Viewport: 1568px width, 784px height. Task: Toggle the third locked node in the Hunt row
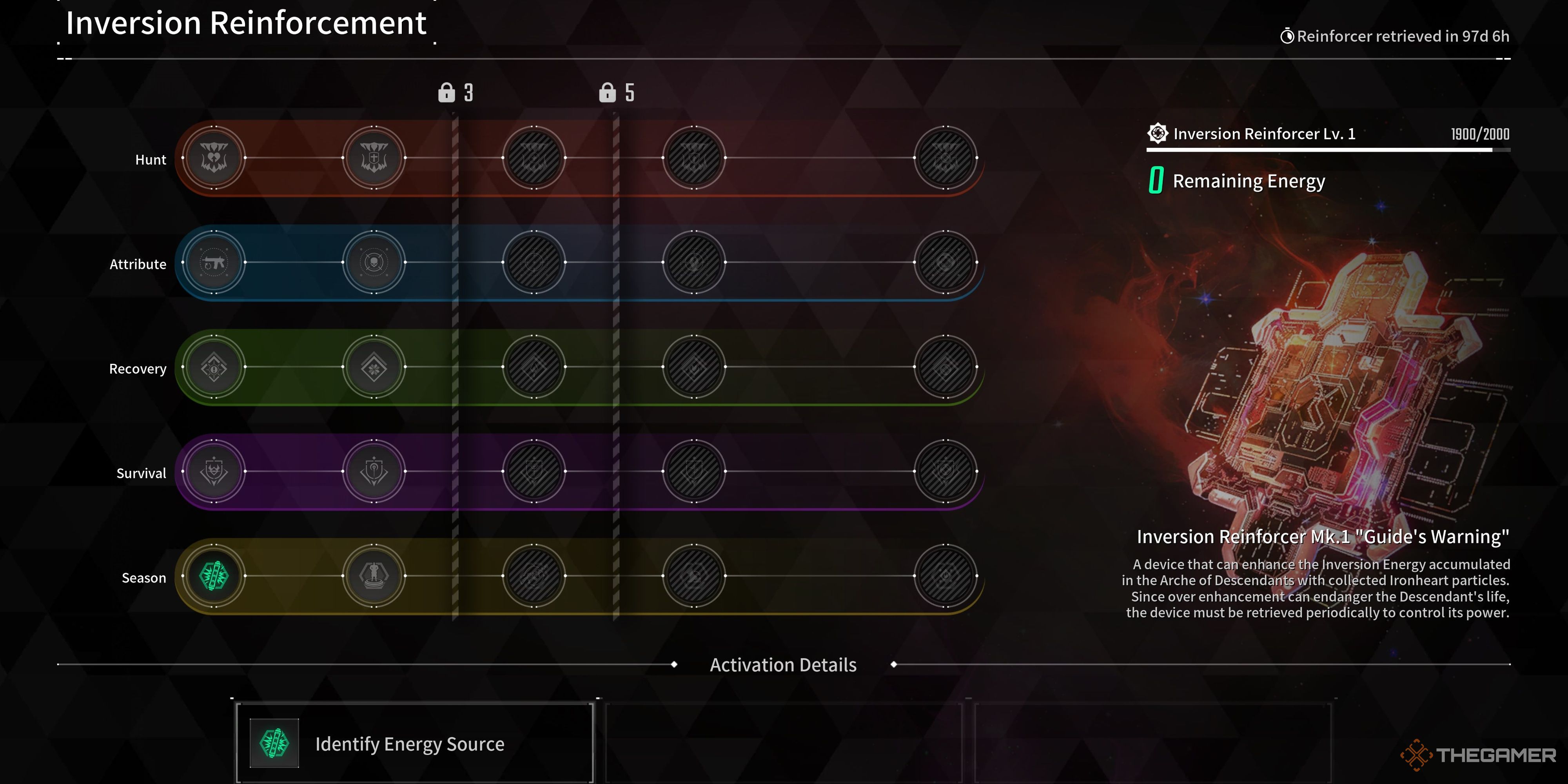(x=533, y=158)
